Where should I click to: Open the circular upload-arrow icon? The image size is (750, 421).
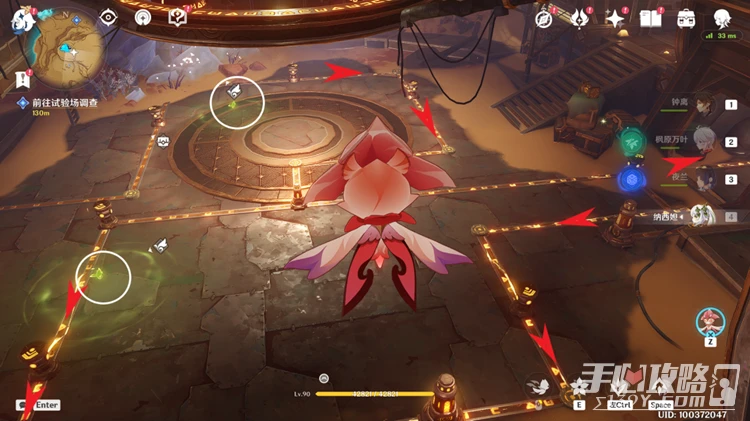[143, 18]
